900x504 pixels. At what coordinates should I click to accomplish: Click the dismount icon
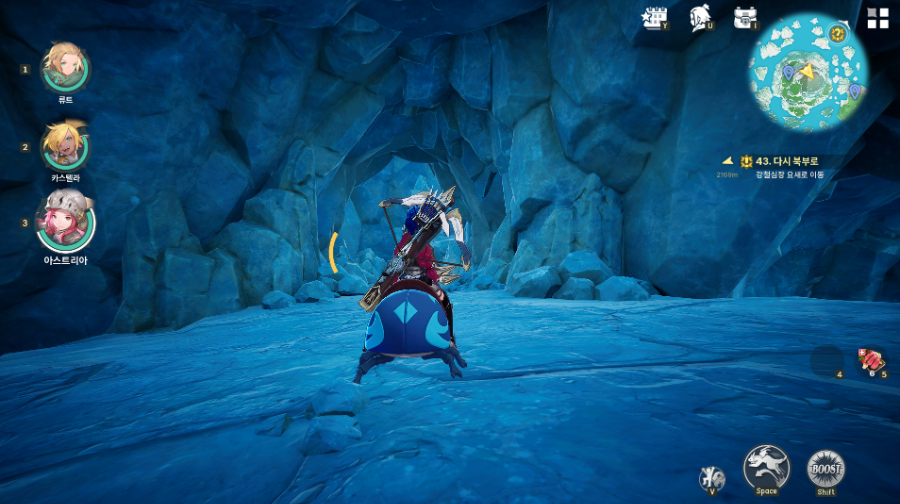pos(712,477)
